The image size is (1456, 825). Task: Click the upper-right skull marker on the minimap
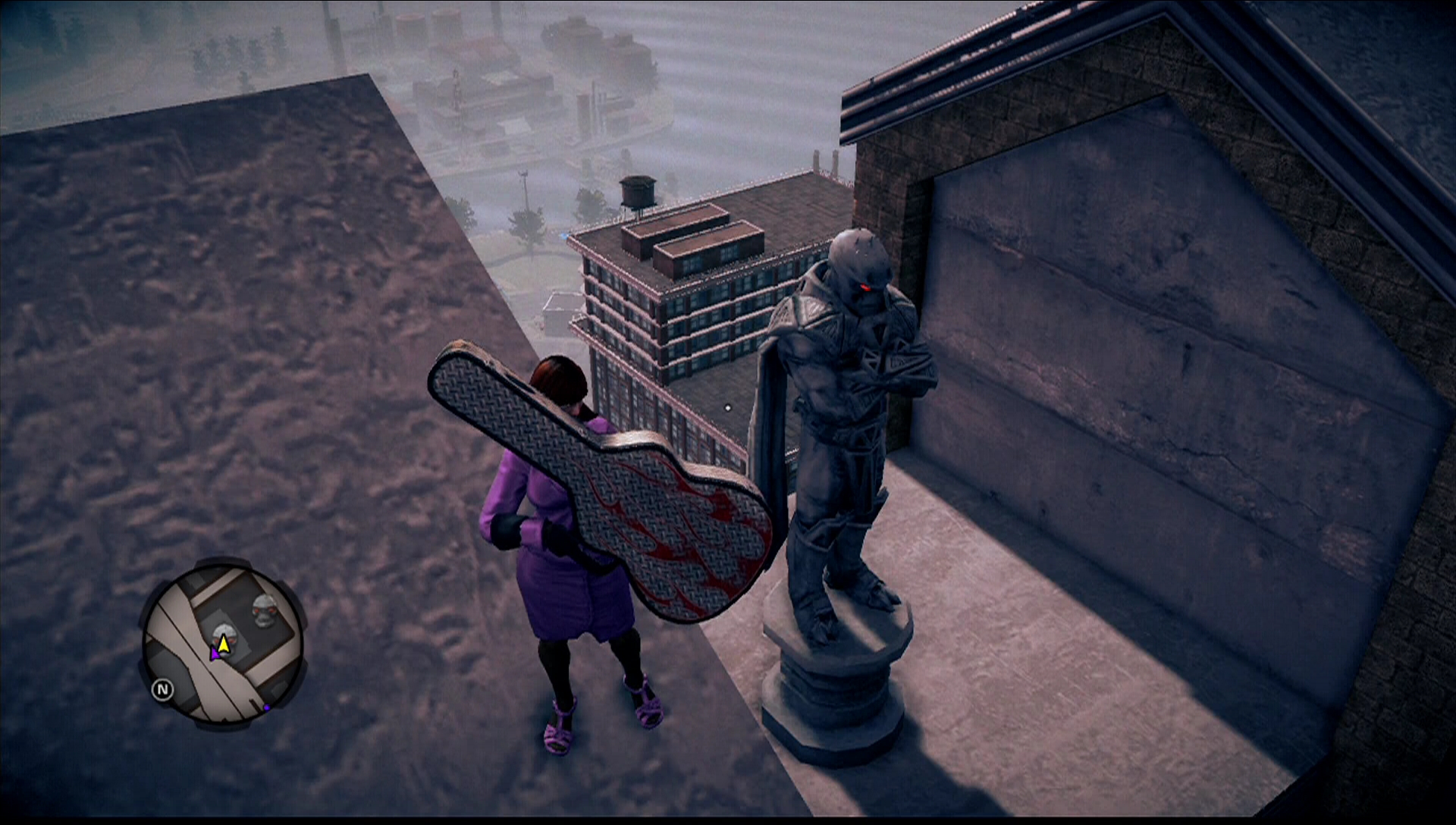[x=263, y=610]
